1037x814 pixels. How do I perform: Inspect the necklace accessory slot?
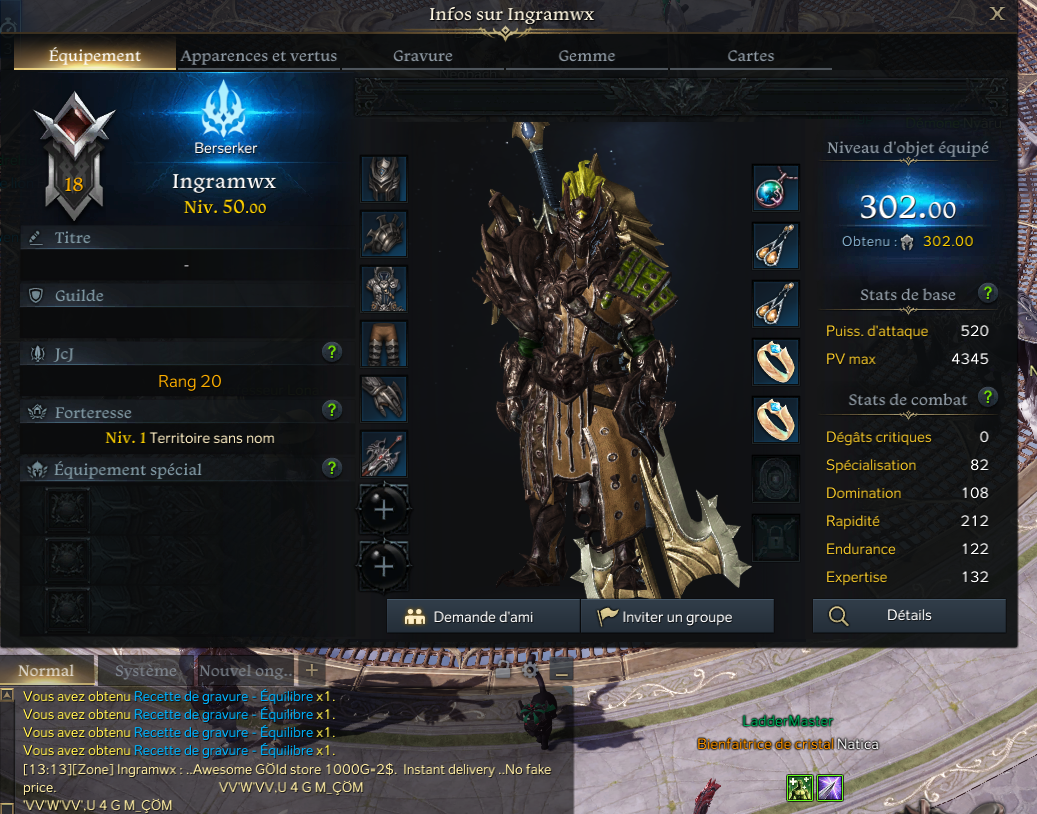[776, 188]
